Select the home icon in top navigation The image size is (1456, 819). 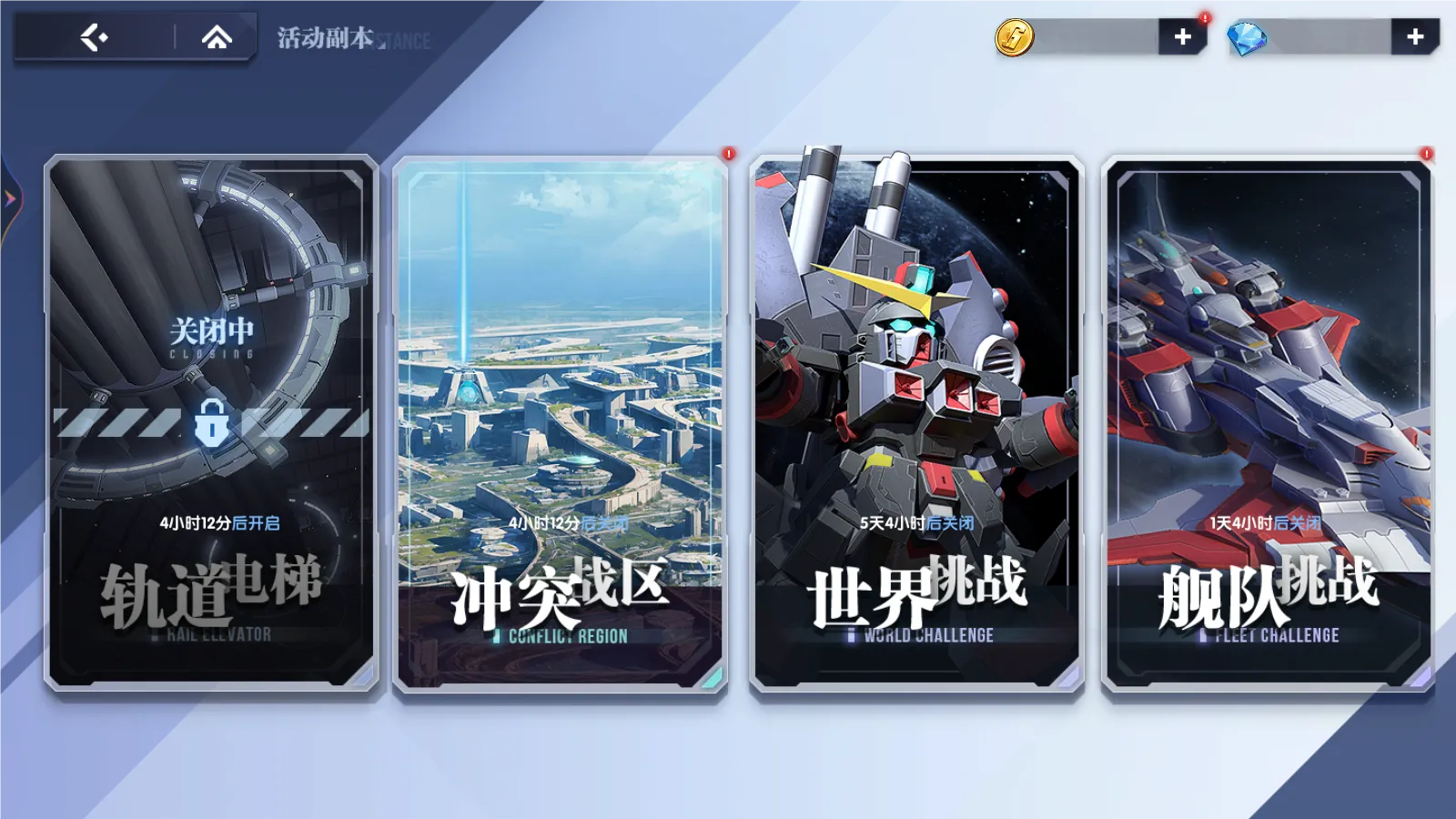coord(216,38)
